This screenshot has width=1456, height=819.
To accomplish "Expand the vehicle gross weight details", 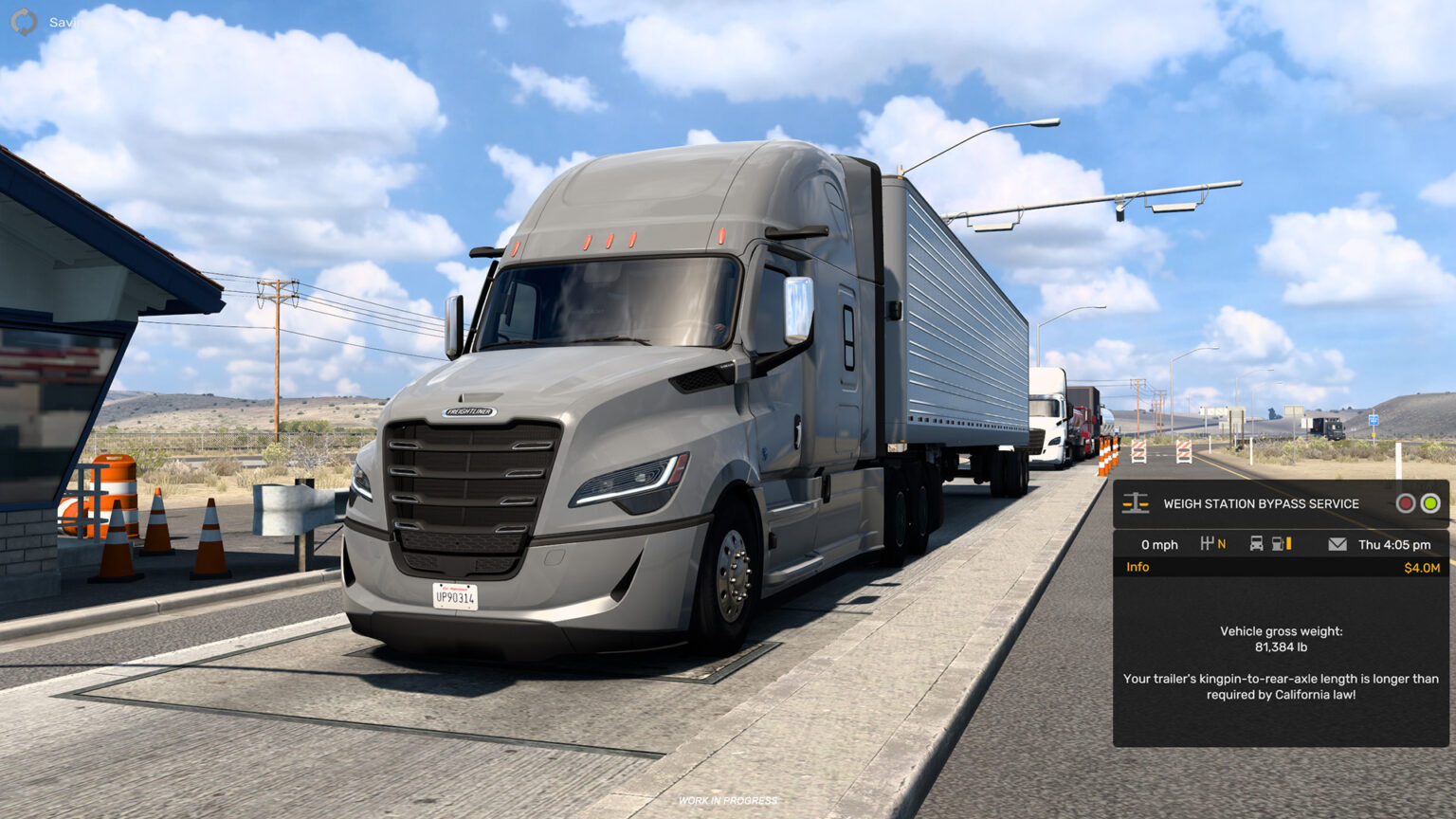I will click(1282, 638).
